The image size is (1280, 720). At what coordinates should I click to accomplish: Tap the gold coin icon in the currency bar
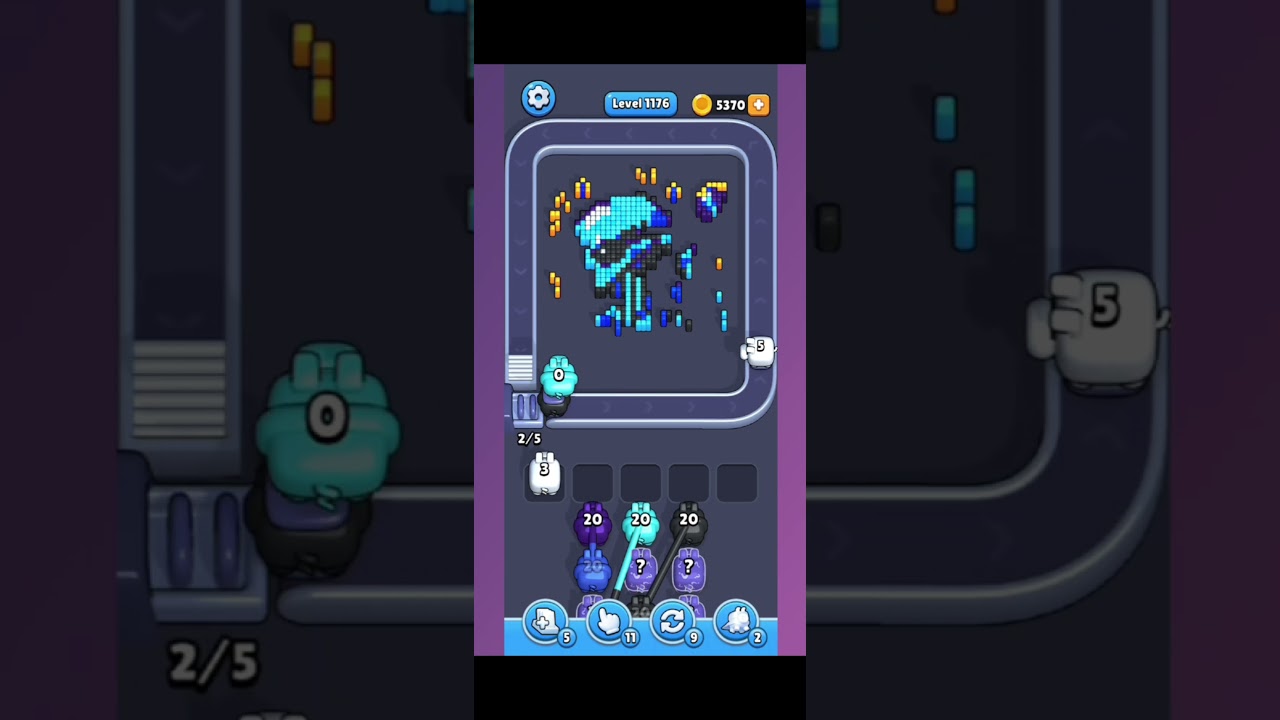click(703, 104)
